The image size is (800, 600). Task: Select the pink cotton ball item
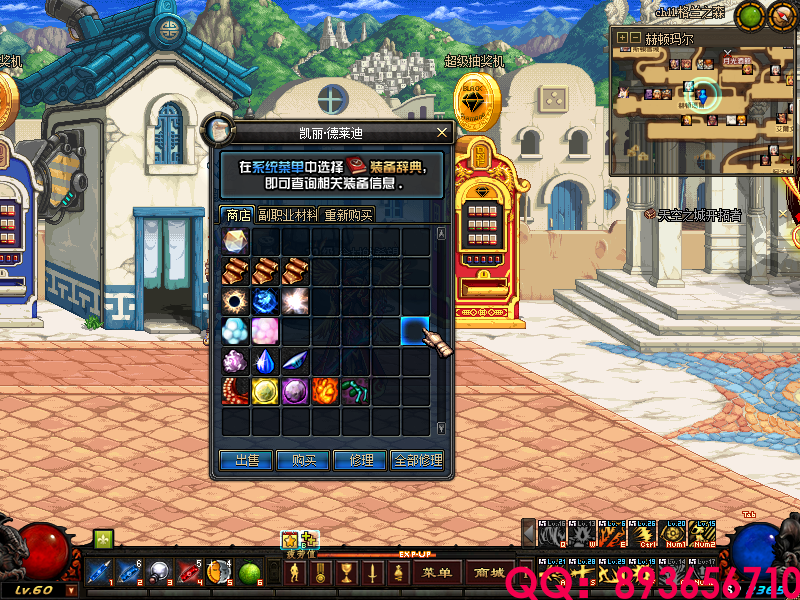click(x=266, y=331)
